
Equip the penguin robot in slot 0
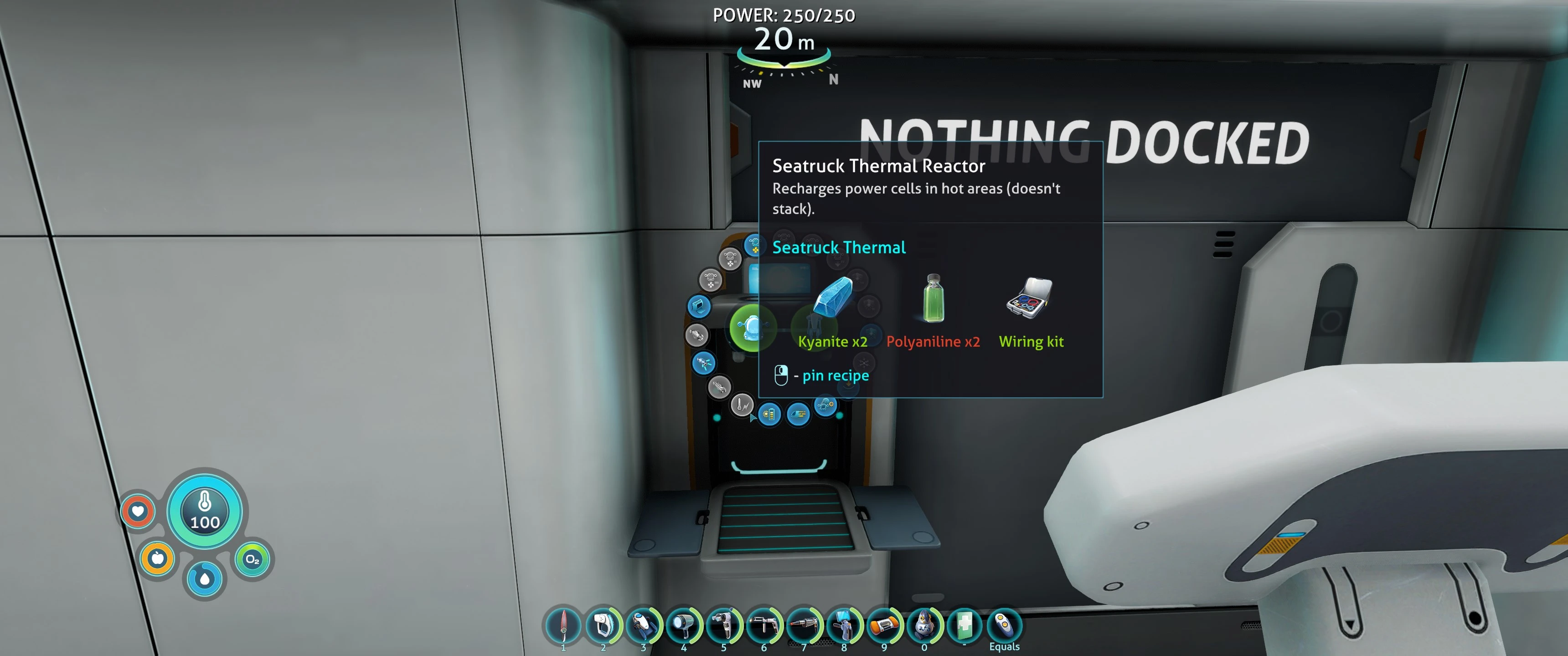(924, 625)
